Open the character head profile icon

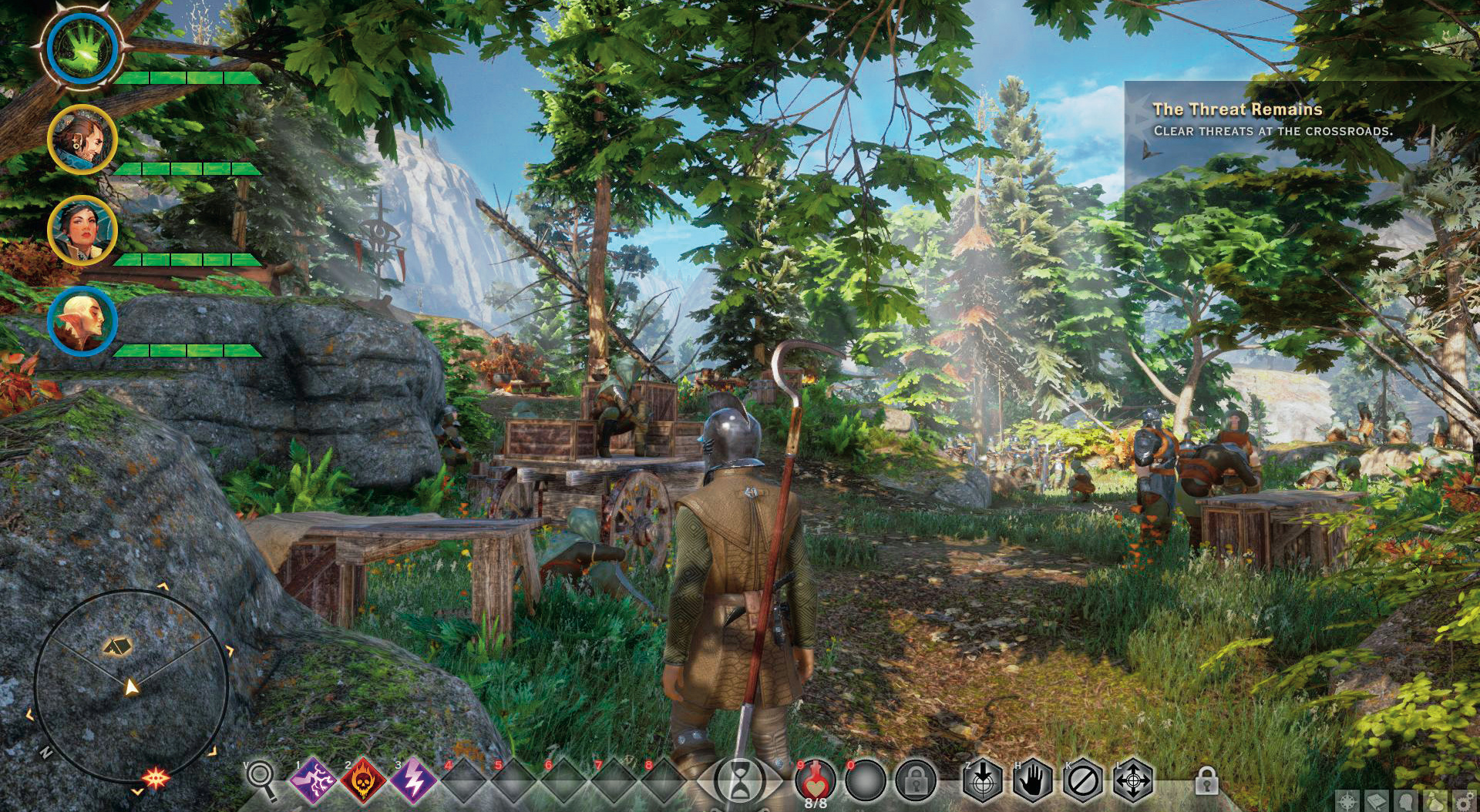(1406, 801)
